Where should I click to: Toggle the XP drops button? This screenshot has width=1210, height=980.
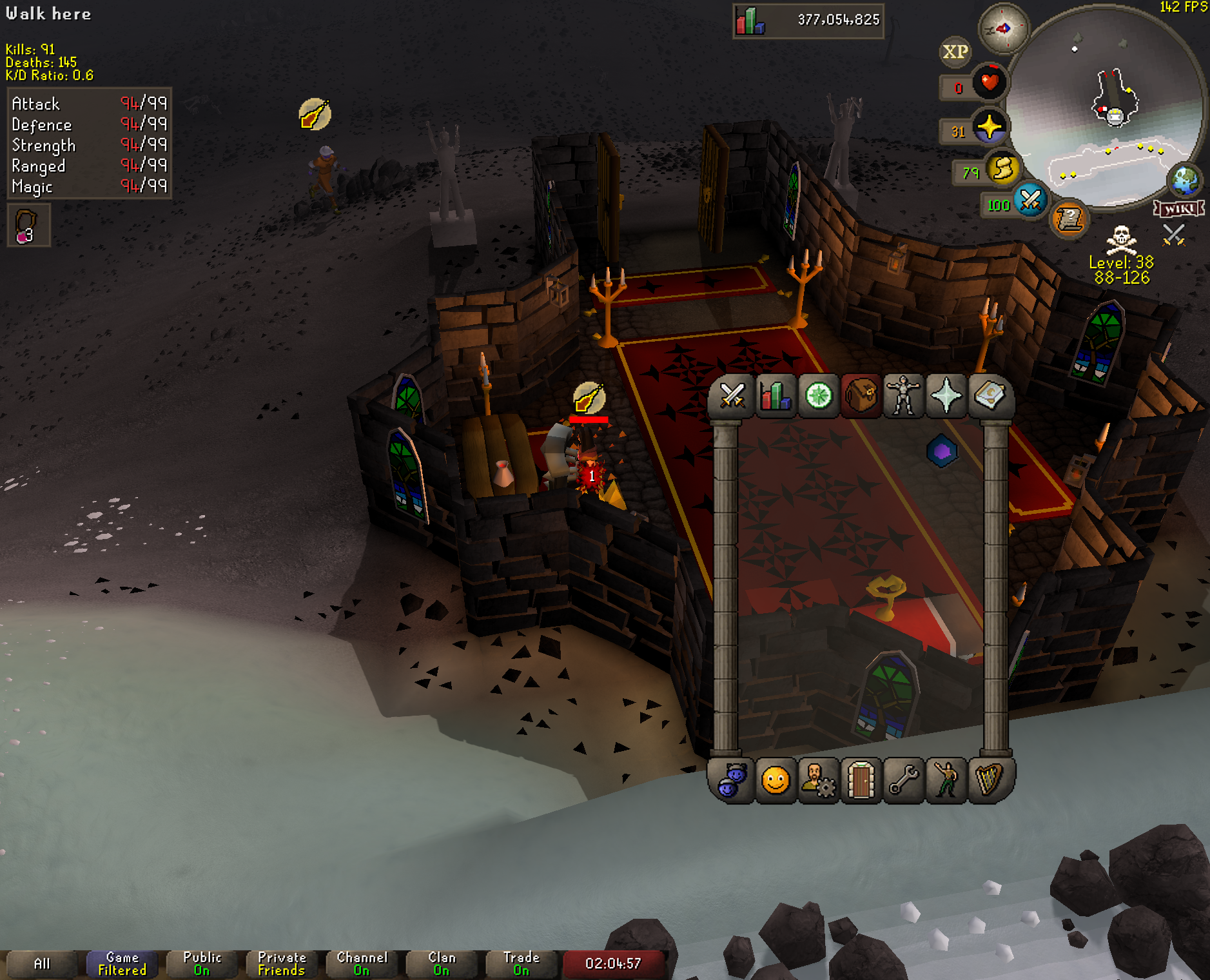955,52
